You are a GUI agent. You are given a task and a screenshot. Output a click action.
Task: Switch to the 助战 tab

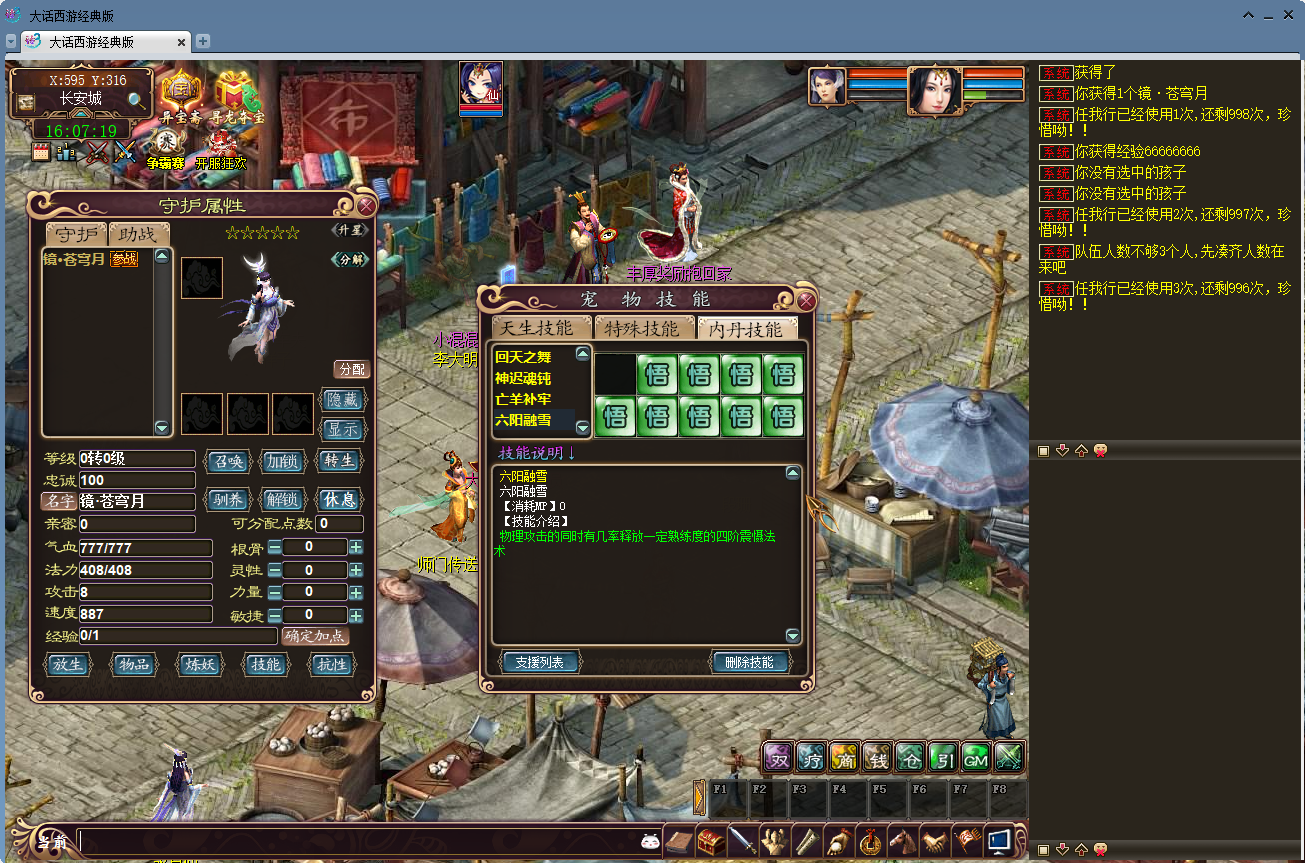pyautogui.click(x=138, y=234)
